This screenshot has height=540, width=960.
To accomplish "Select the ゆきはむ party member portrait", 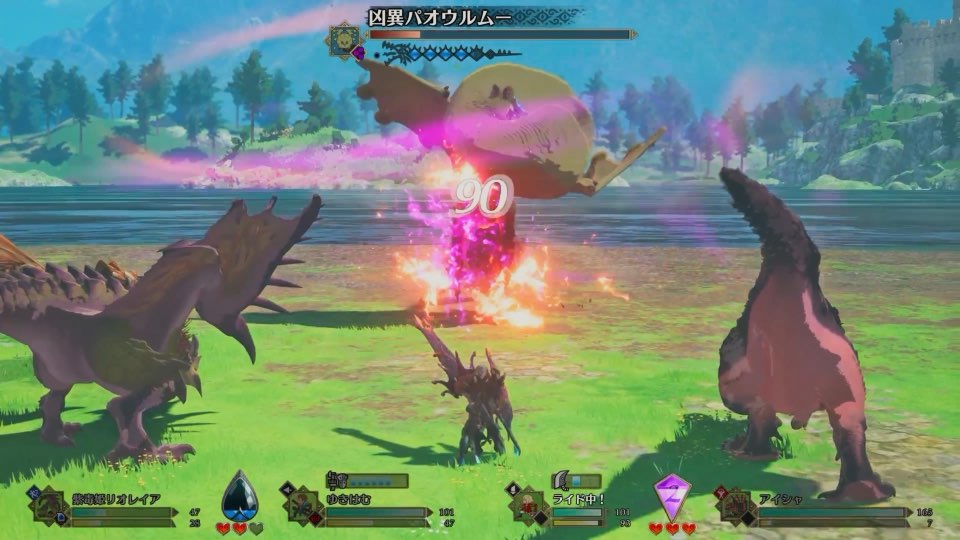I will pyautogui.click(x=302, y=505).
